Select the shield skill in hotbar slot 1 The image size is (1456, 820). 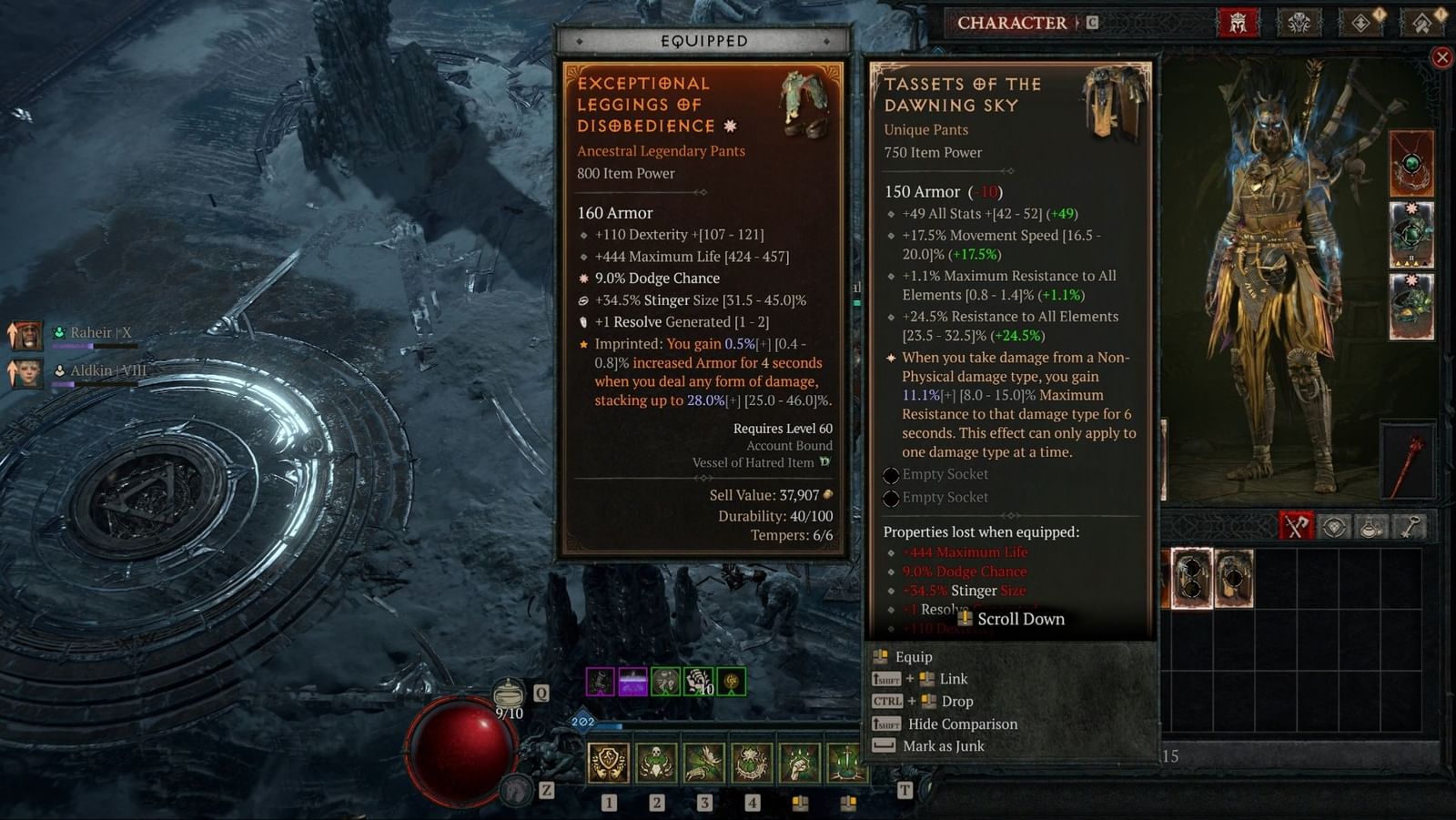click(610, 764)
